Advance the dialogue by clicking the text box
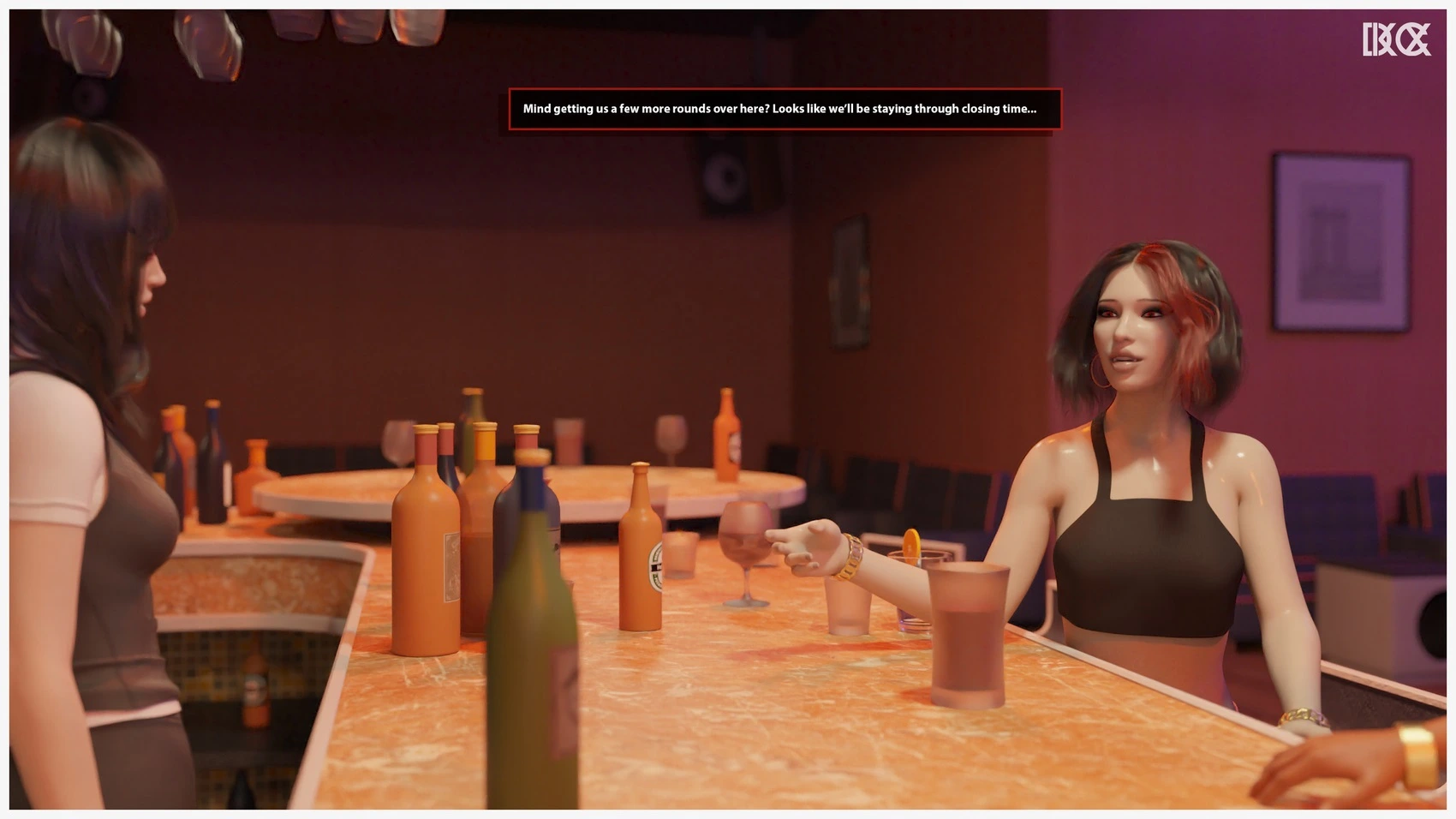1456x819 pixels. [x=785, y=110]
